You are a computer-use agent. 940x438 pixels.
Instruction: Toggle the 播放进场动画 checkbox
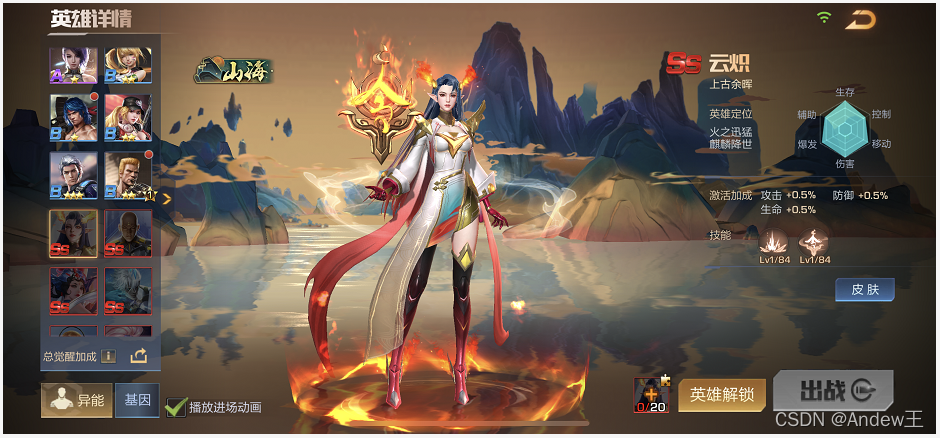pos(176,406)
